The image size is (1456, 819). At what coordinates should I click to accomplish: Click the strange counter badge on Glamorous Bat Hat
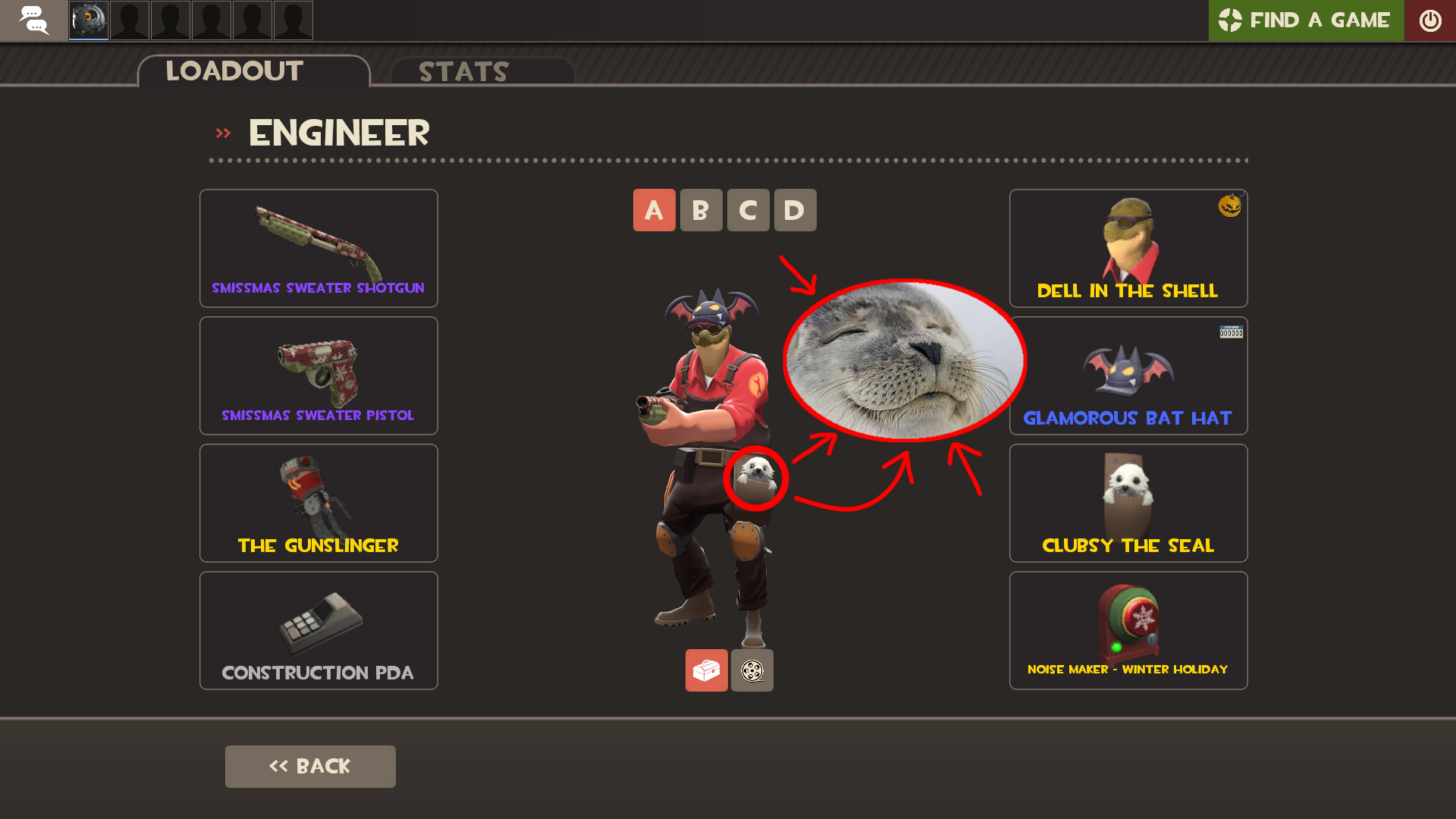pyautogui.click(x=1231, y=332)
